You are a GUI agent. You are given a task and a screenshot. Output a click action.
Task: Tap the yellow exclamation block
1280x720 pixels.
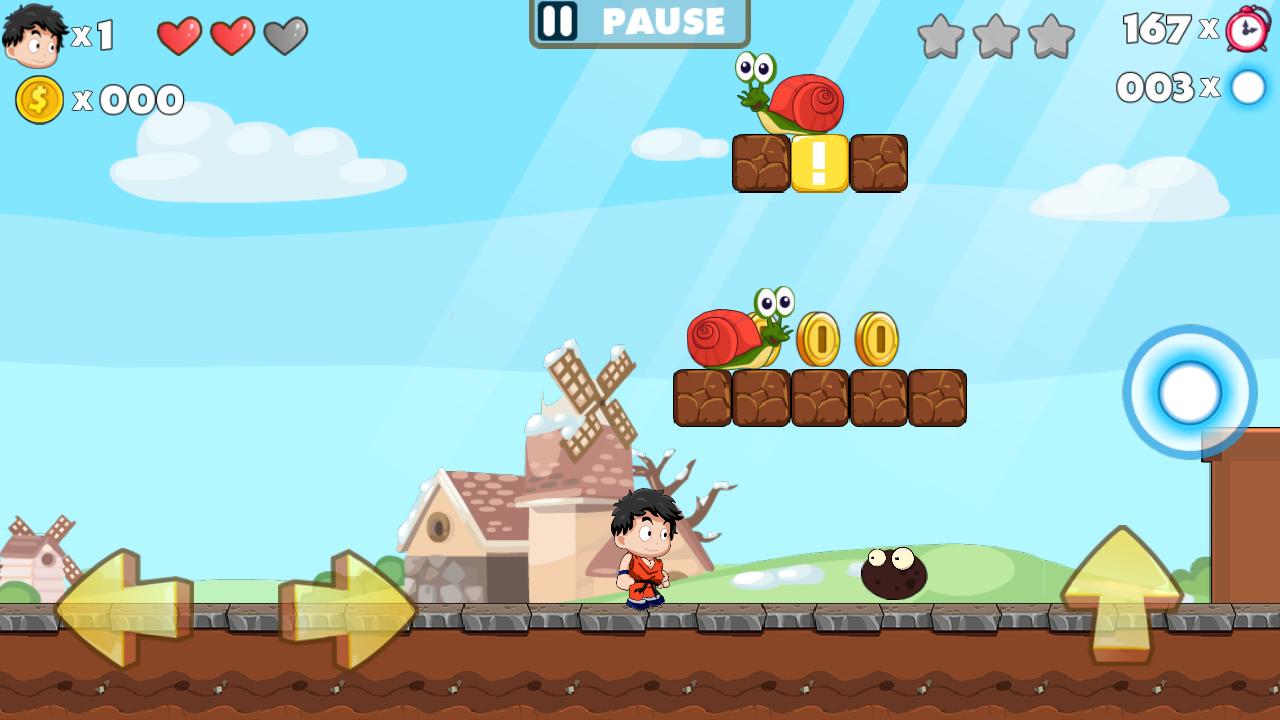(x=818, y=164)
